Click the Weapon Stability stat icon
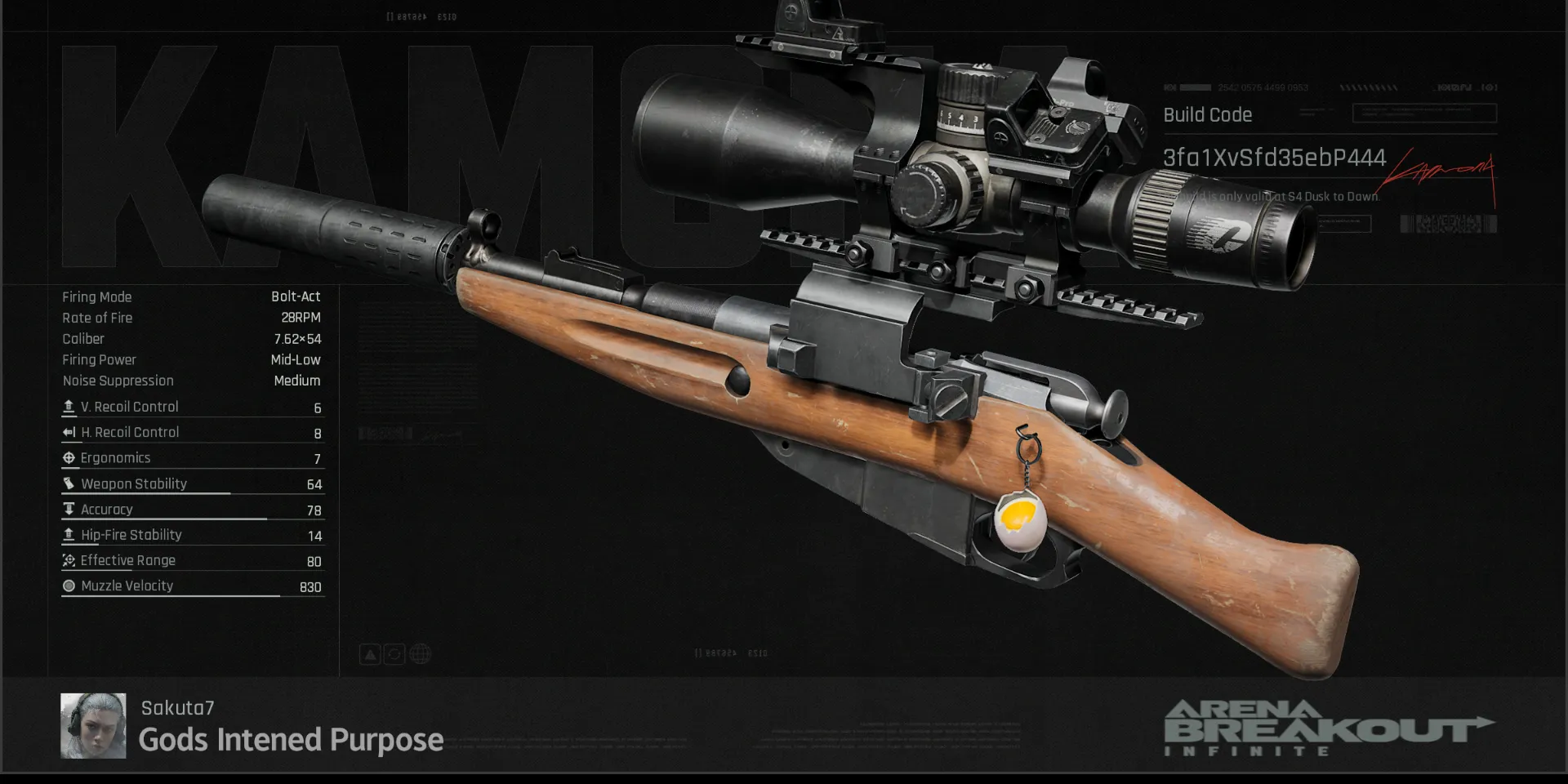The image size is (1568, 784). point(69,483)
